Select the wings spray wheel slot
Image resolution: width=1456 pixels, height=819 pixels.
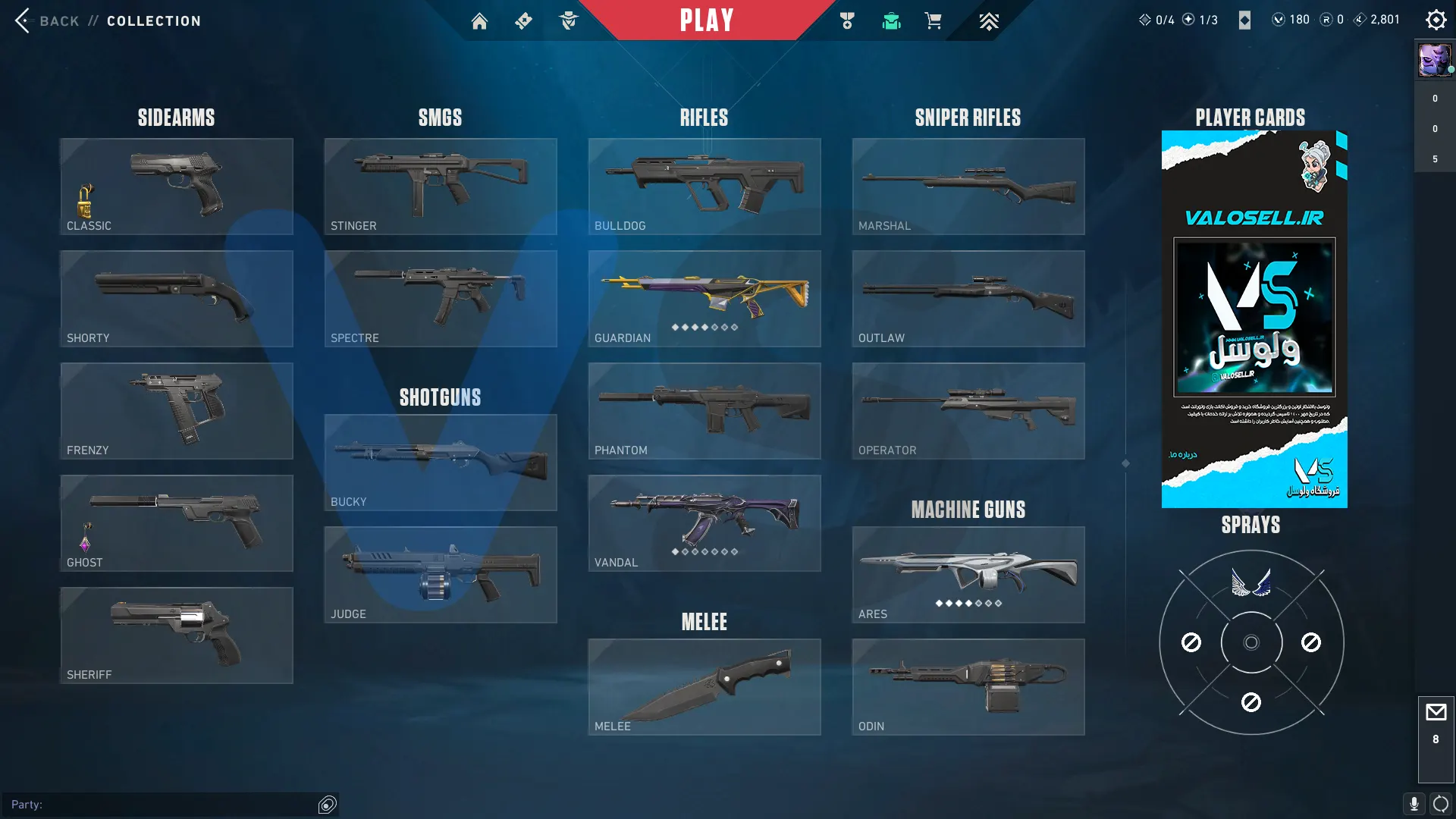[x=1251, y=583]
